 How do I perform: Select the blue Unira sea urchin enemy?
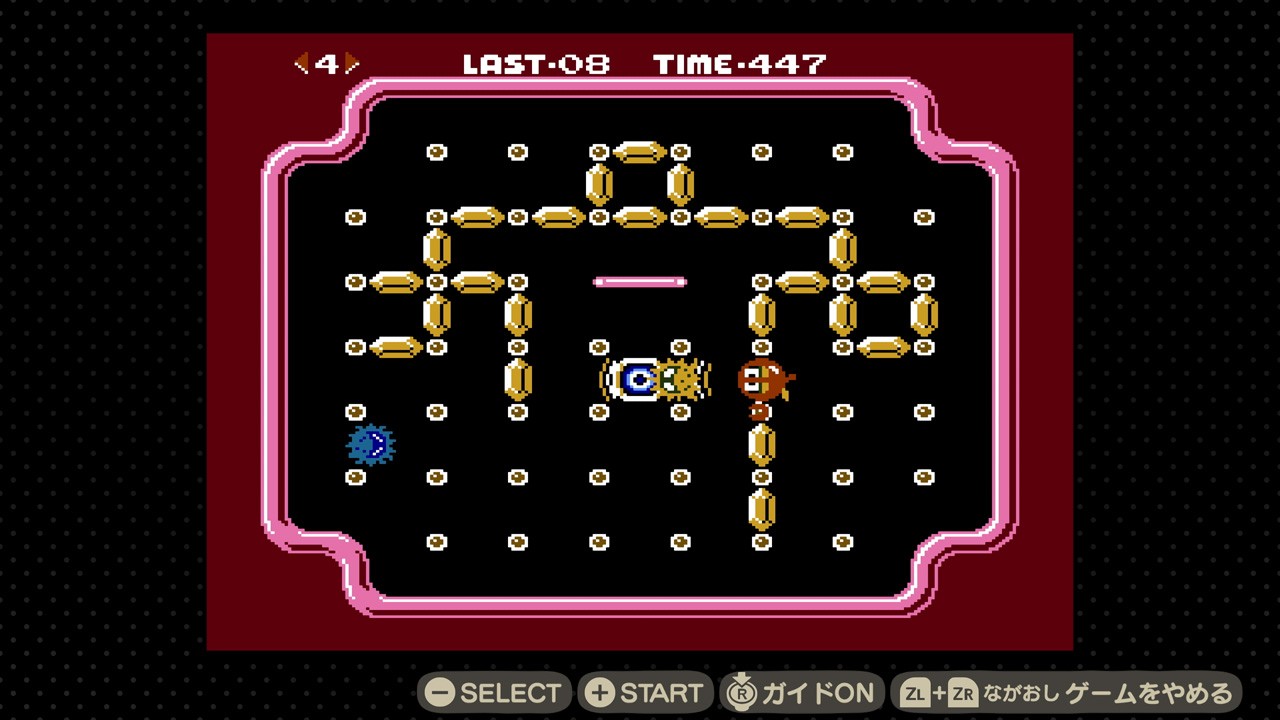point(371,446)
